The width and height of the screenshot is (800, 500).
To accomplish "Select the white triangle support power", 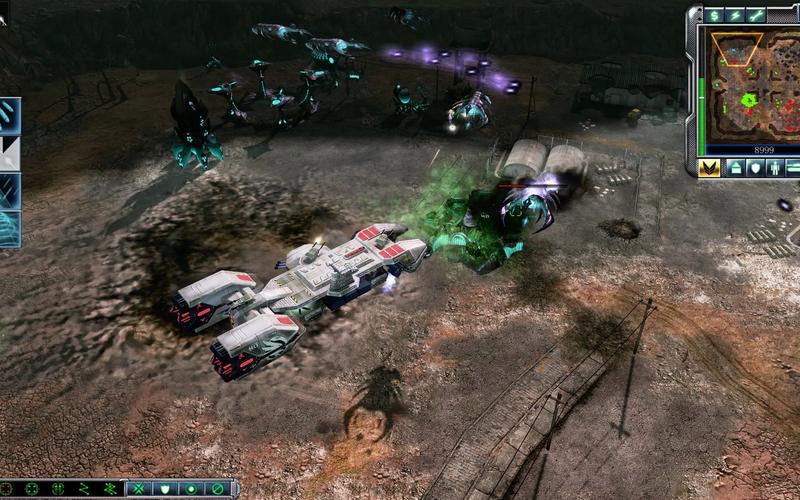I will [x=9, y=153].
